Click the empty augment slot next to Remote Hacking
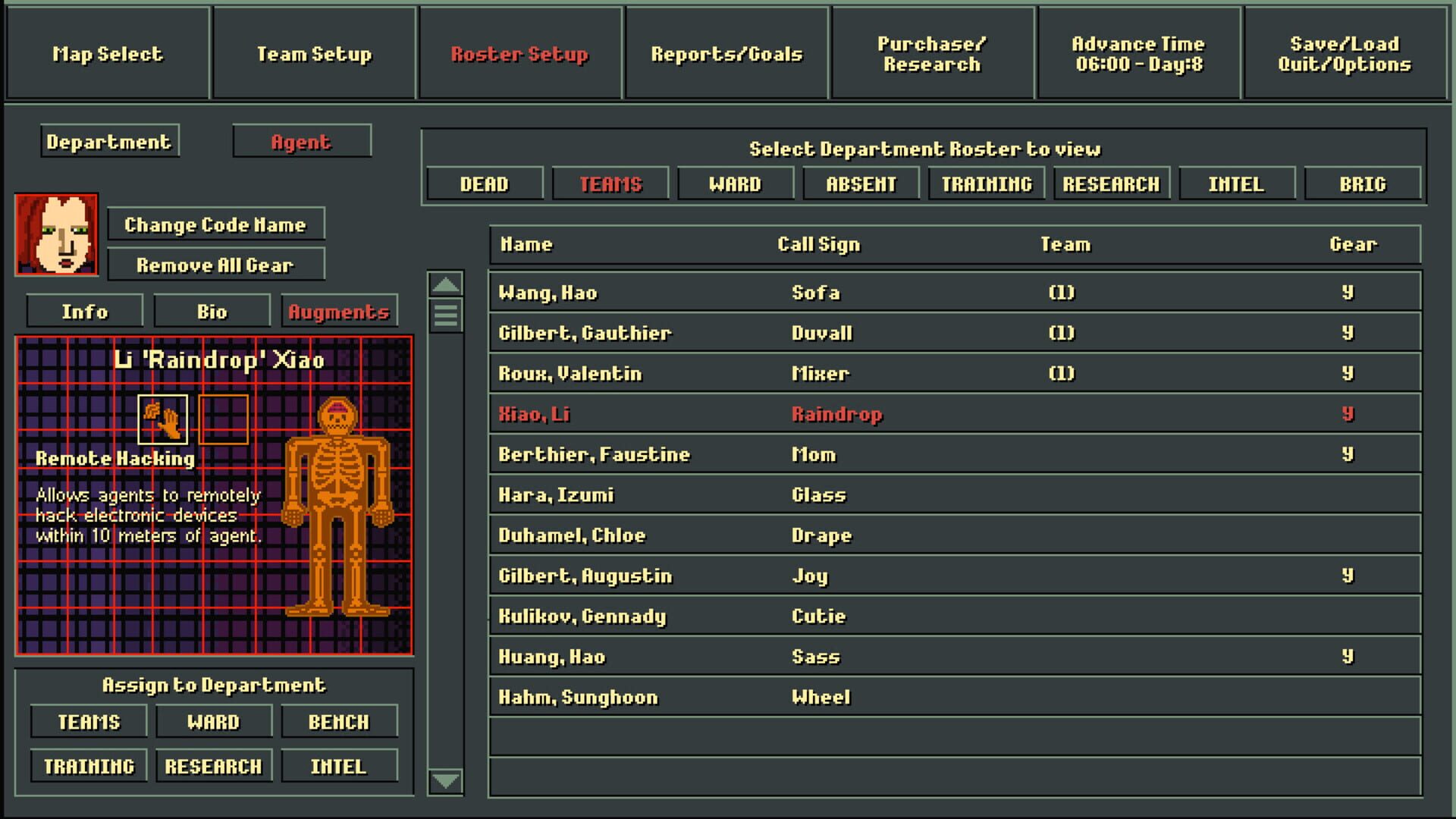The image size is (1456, 819). (224, 418)
